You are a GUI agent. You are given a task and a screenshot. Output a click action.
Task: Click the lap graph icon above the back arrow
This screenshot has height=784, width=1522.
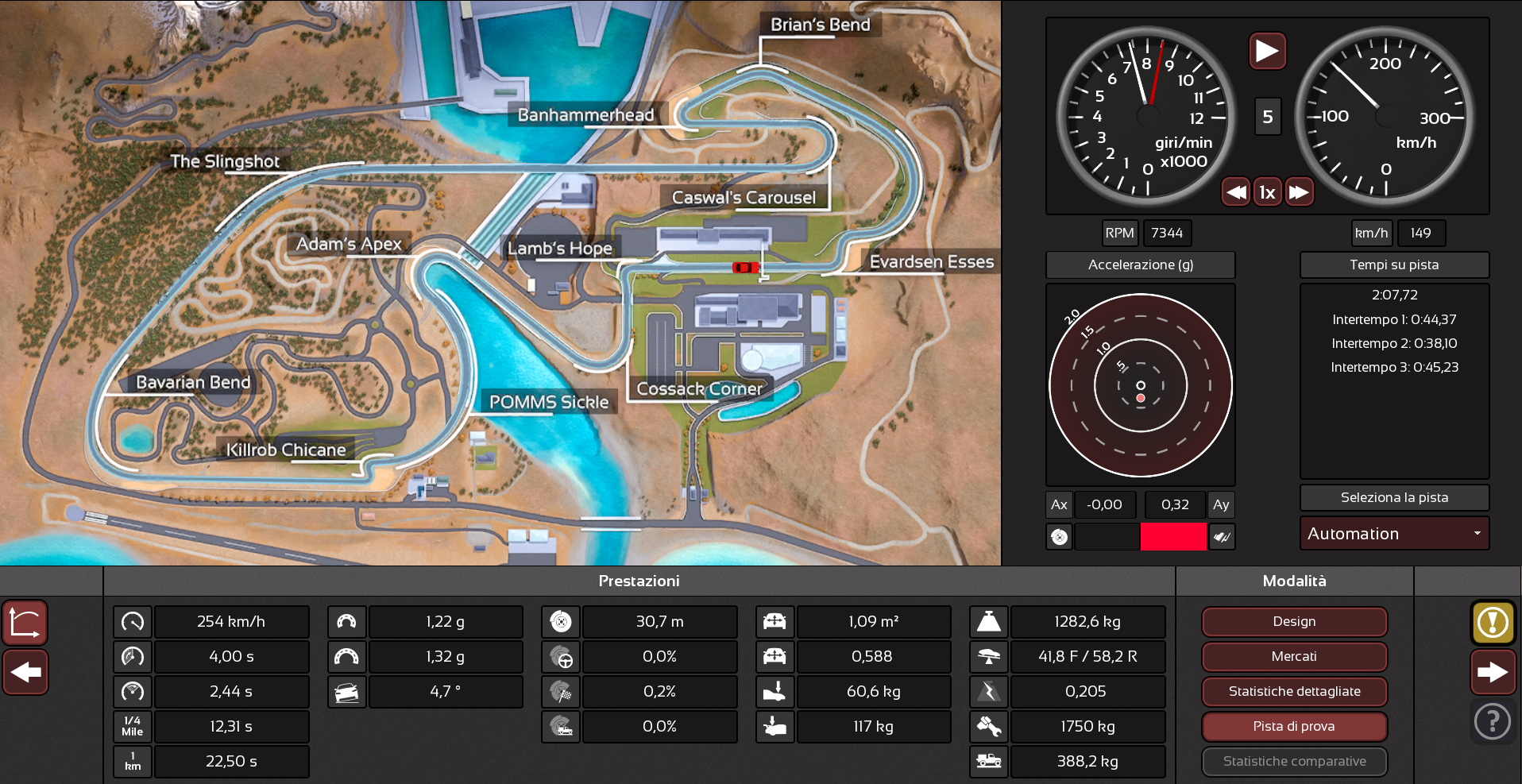tap(25, 623)
